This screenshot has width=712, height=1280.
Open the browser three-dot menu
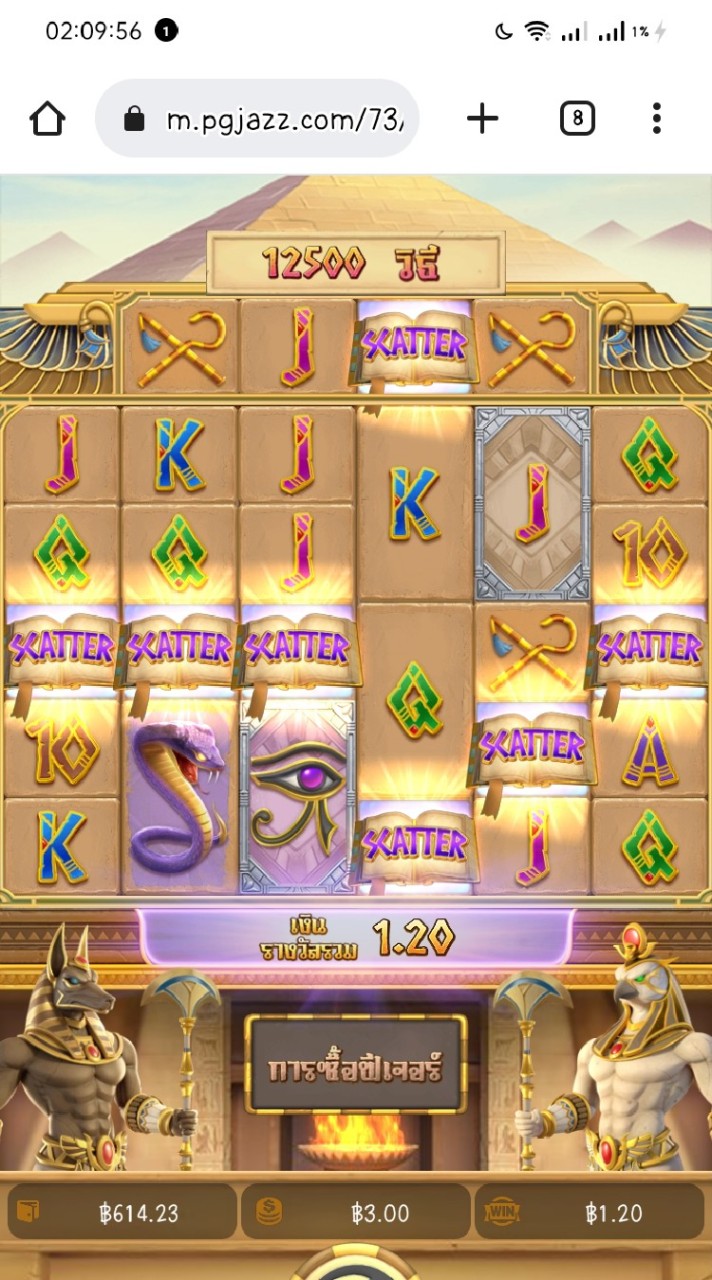657,120
